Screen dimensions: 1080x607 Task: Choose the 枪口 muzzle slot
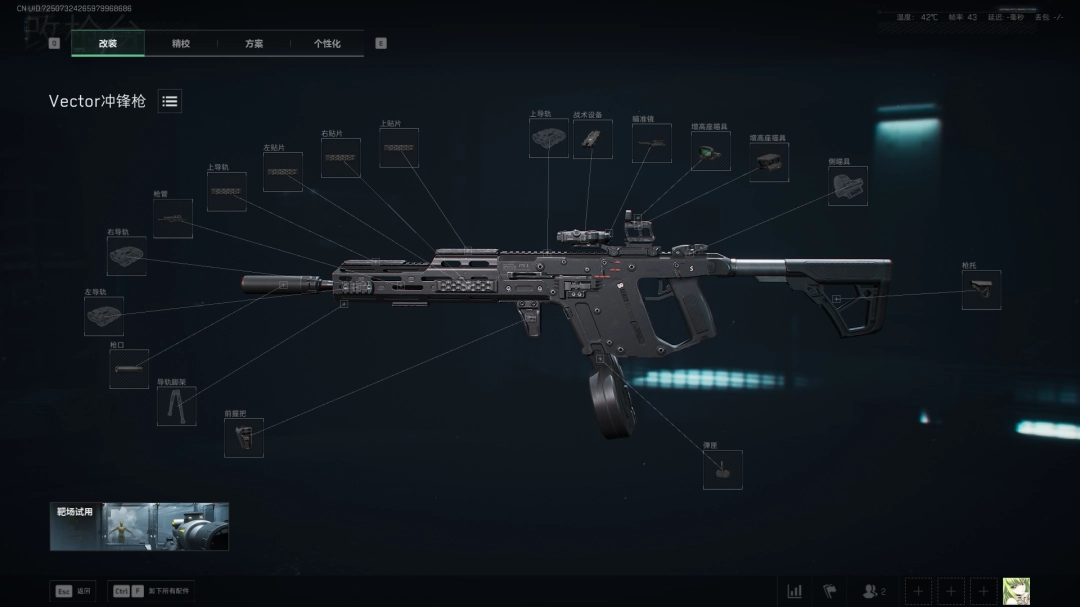(129, 369)
